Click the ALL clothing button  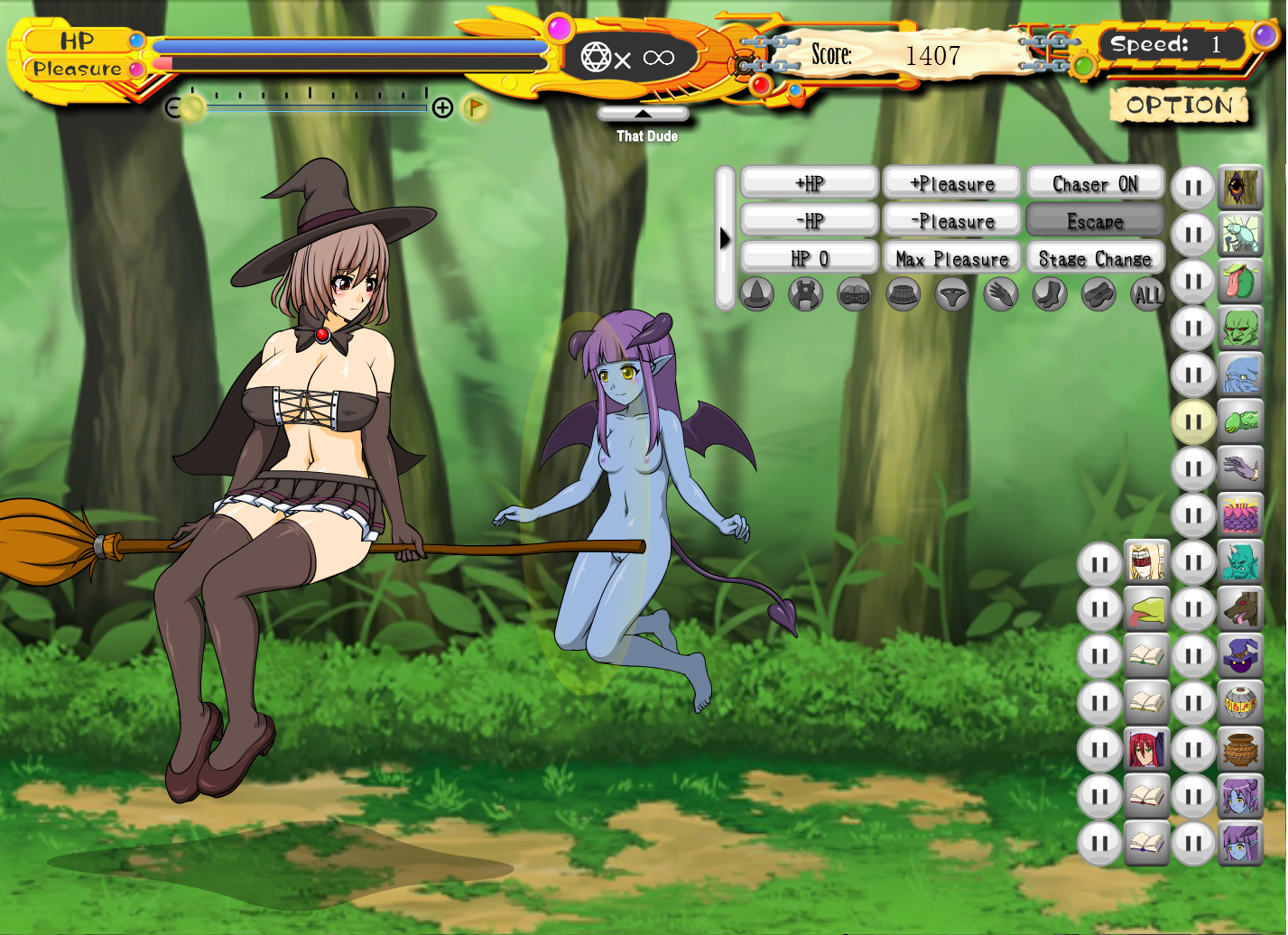tap(1148, 294)
